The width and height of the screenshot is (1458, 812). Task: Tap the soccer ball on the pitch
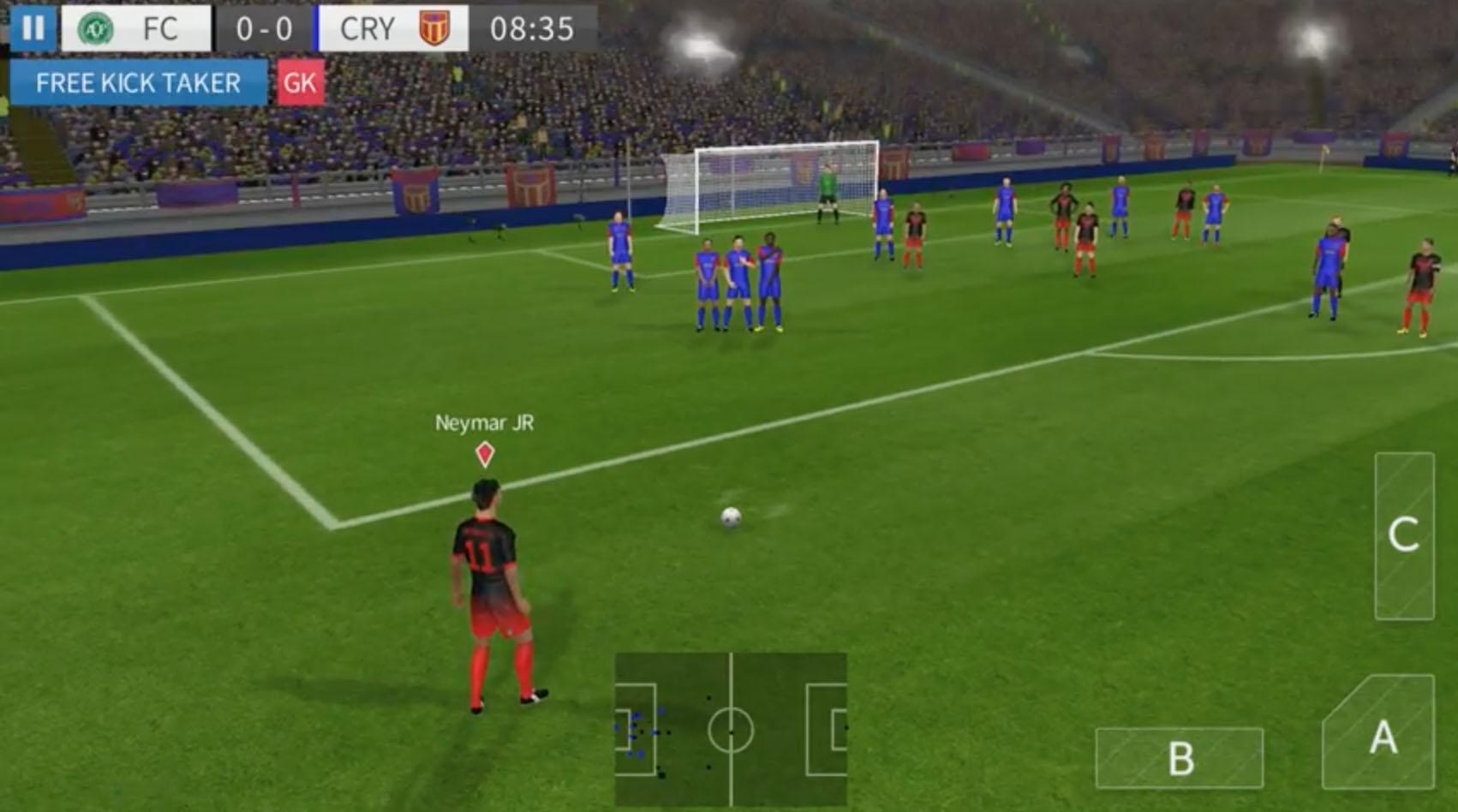click(x=729, y=517)
